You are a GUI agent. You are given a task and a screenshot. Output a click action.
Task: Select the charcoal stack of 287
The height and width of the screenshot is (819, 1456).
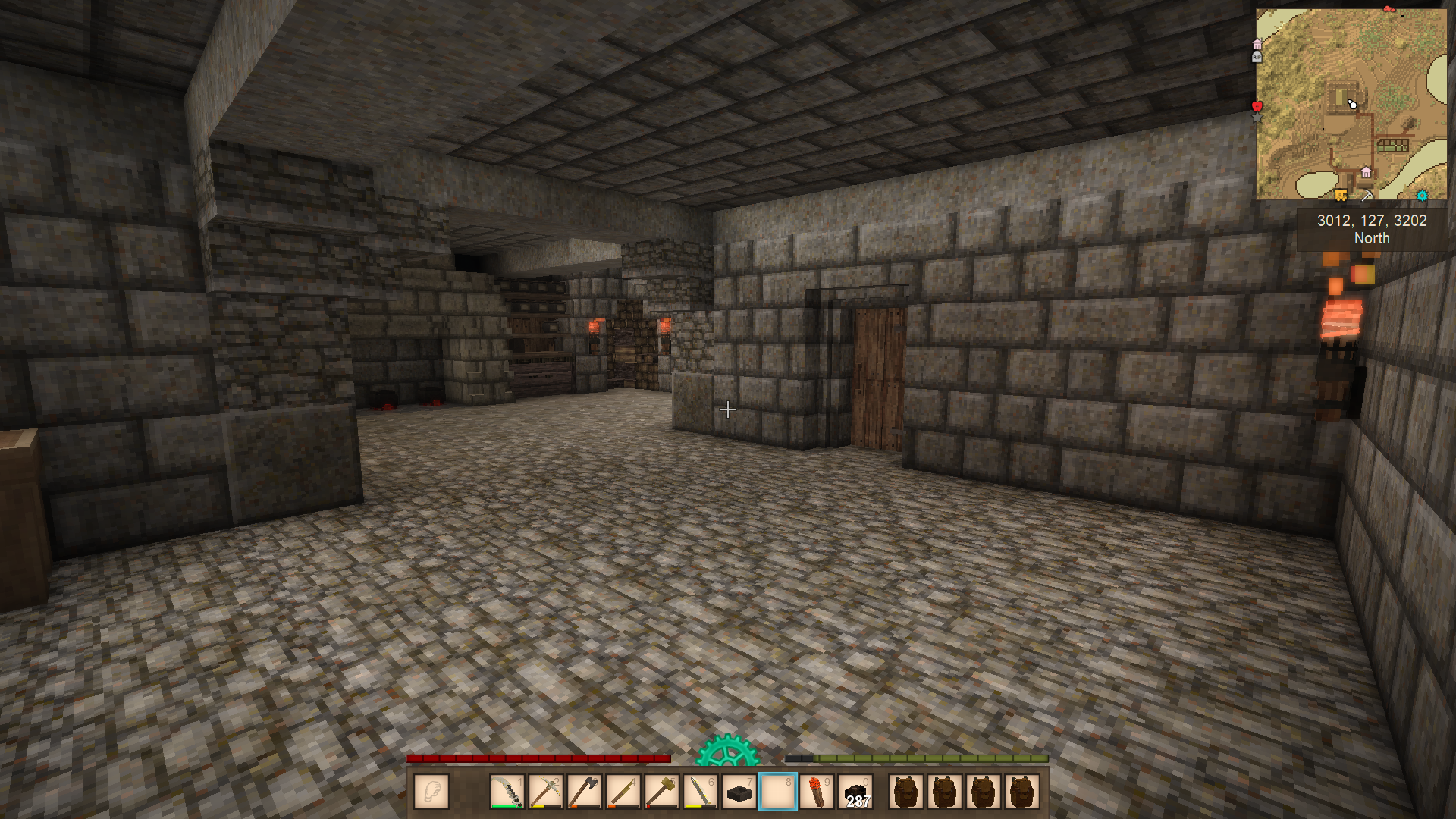click(856, 792)
